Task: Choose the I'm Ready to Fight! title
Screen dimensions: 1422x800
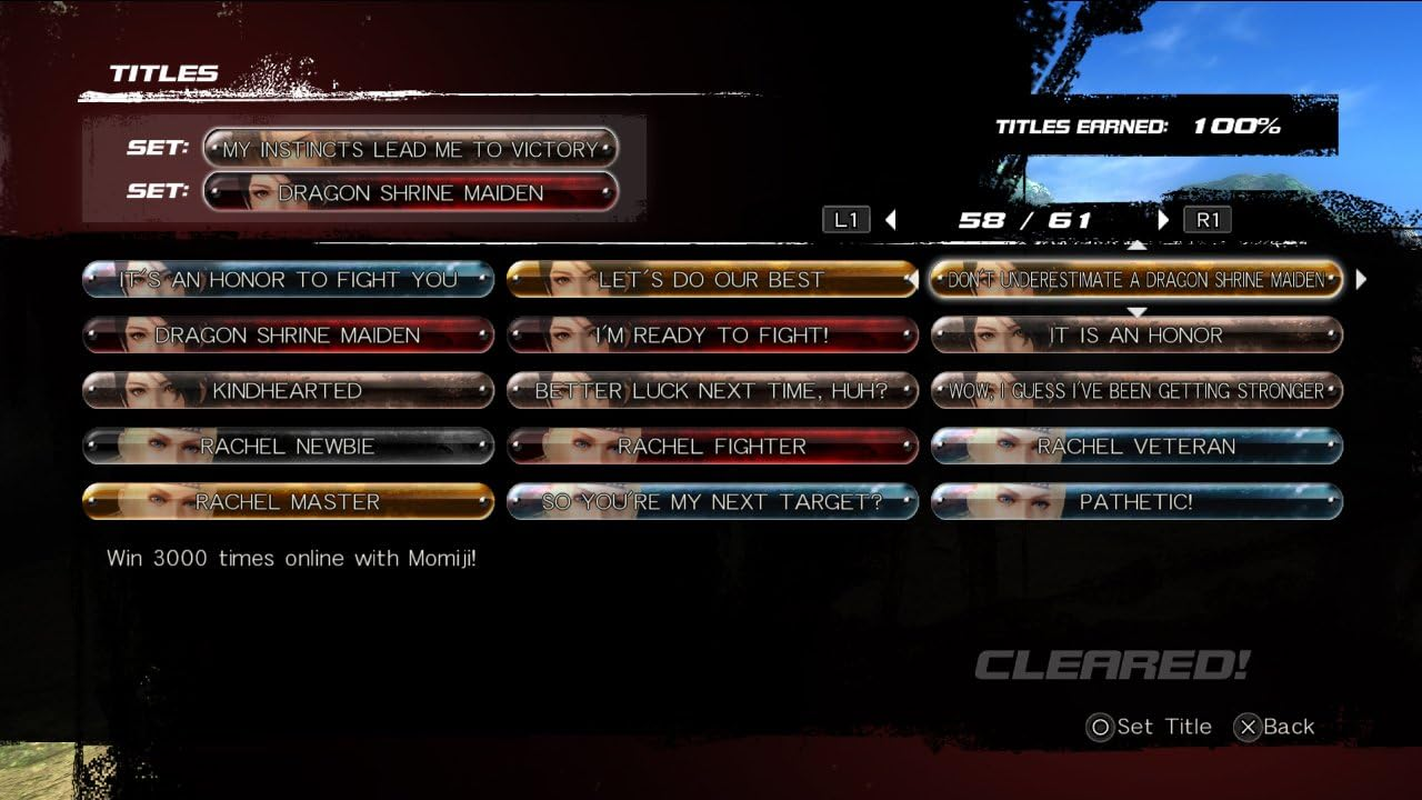Action: point(713,336)
